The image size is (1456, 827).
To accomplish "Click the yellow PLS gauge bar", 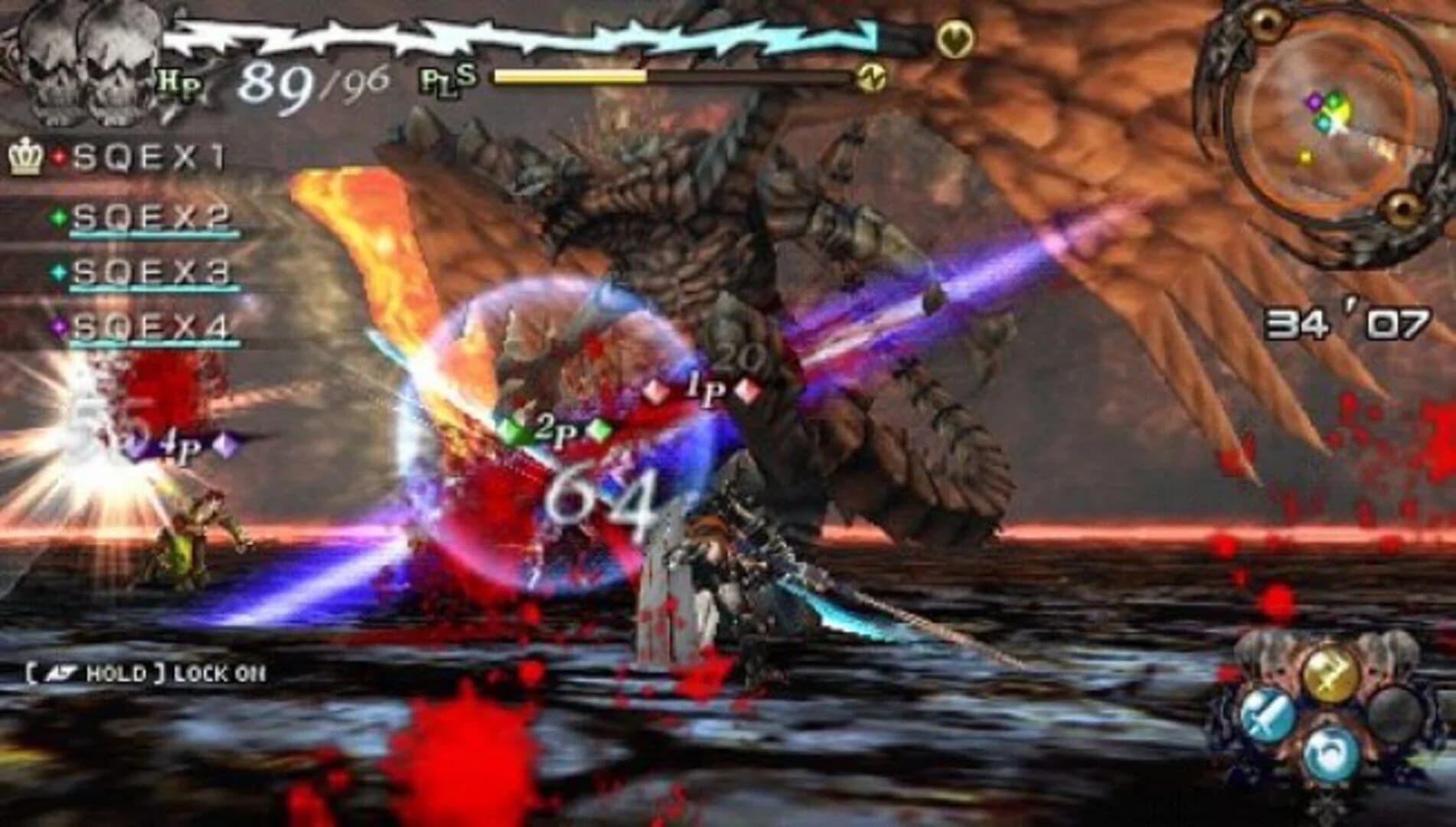I will pyautogui.click(x=570, y=77).
